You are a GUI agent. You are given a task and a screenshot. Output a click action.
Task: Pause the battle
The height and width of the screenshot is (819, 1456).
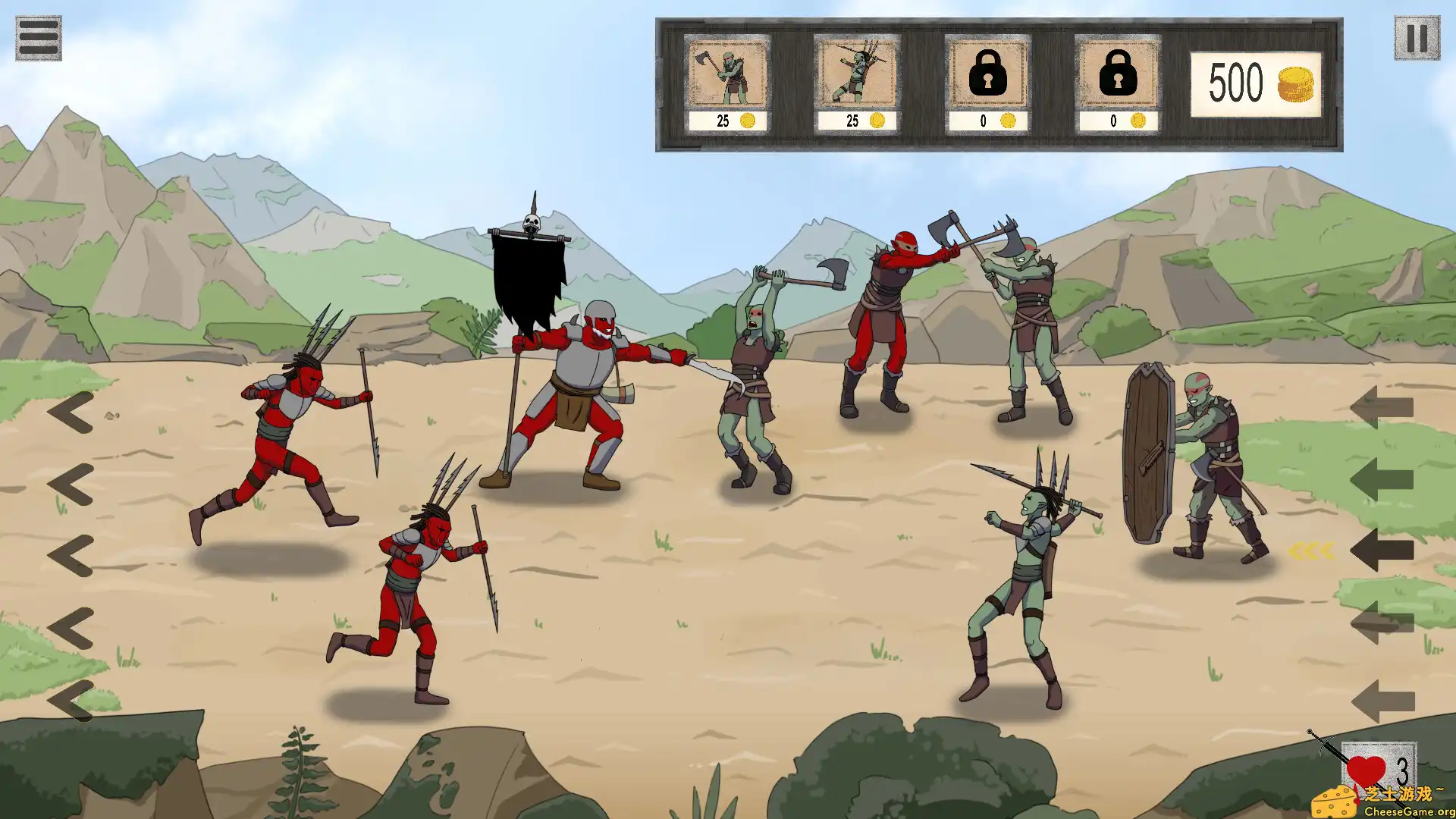(x=1416, y=38)
